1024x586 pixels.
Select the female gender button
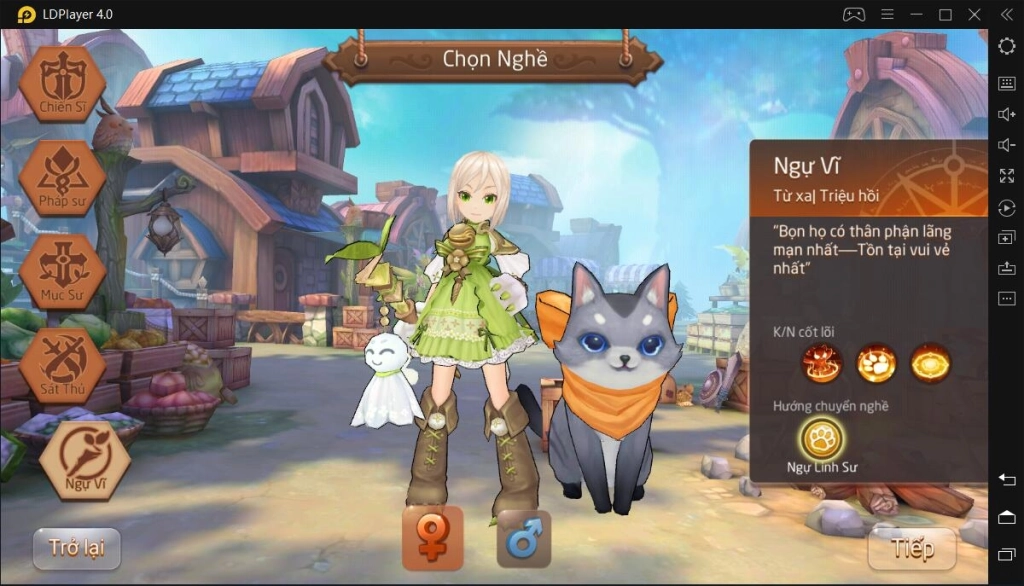433,538
